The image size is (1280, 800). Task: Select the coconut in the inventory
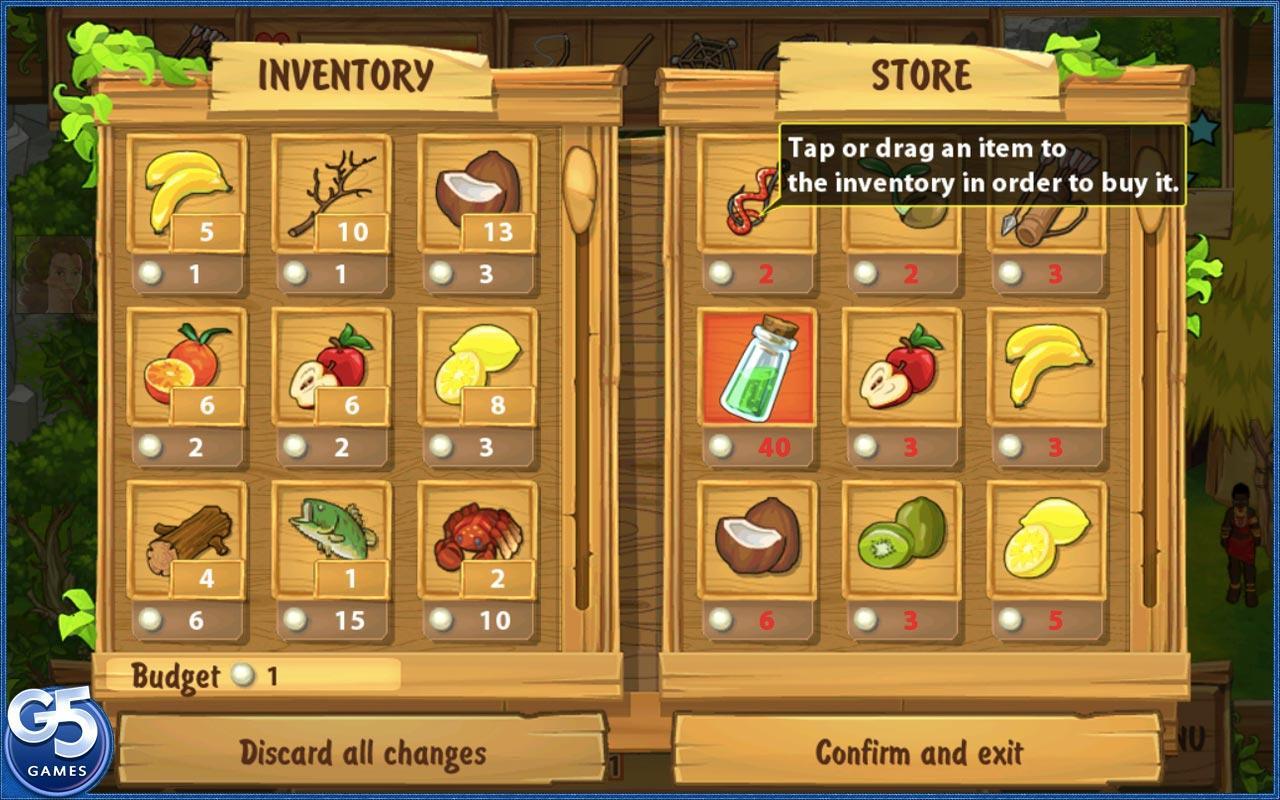[x=478, y=191]
